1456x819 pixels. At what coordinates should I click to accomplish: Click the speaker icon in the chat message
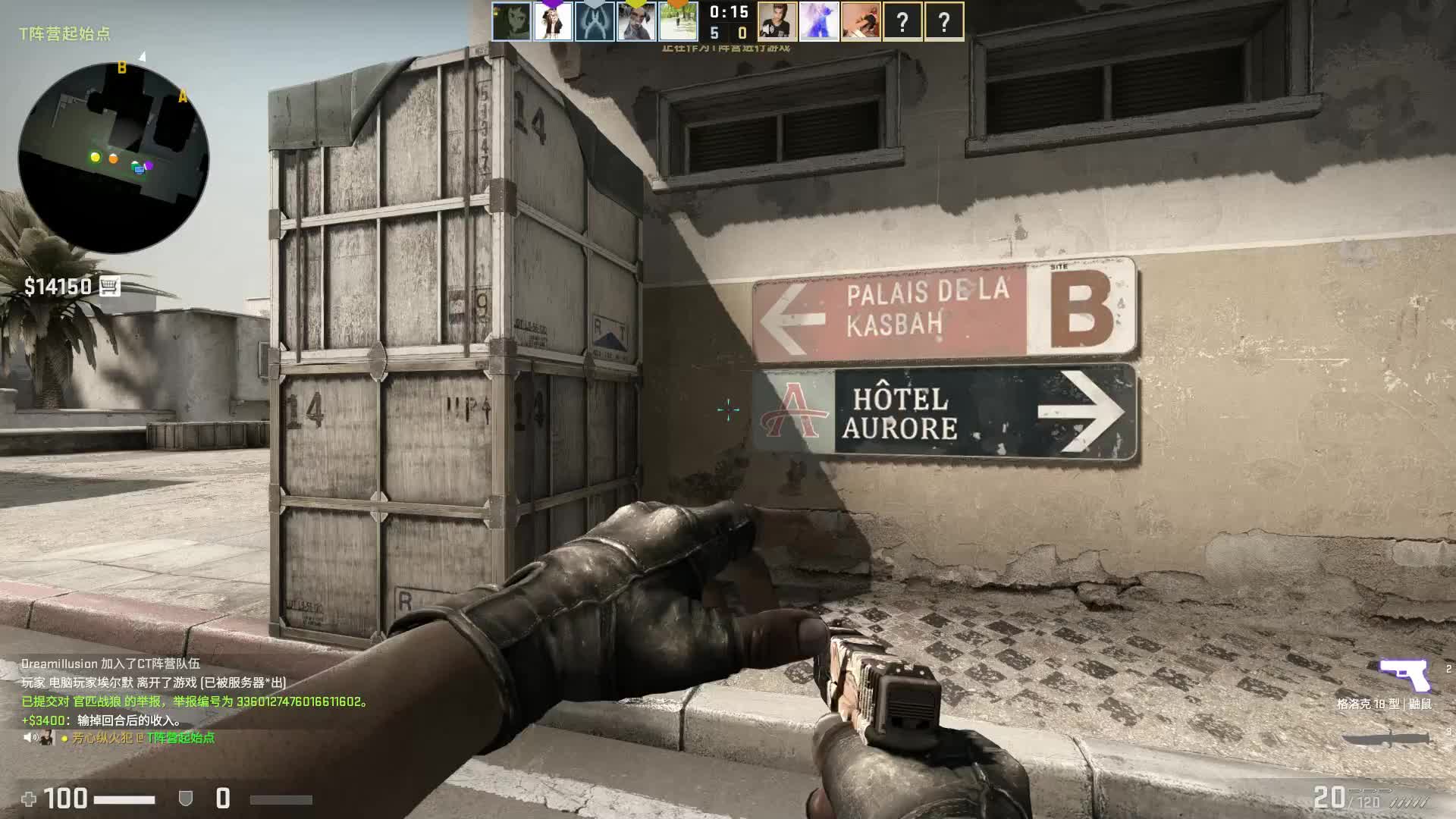click(30, 738)
